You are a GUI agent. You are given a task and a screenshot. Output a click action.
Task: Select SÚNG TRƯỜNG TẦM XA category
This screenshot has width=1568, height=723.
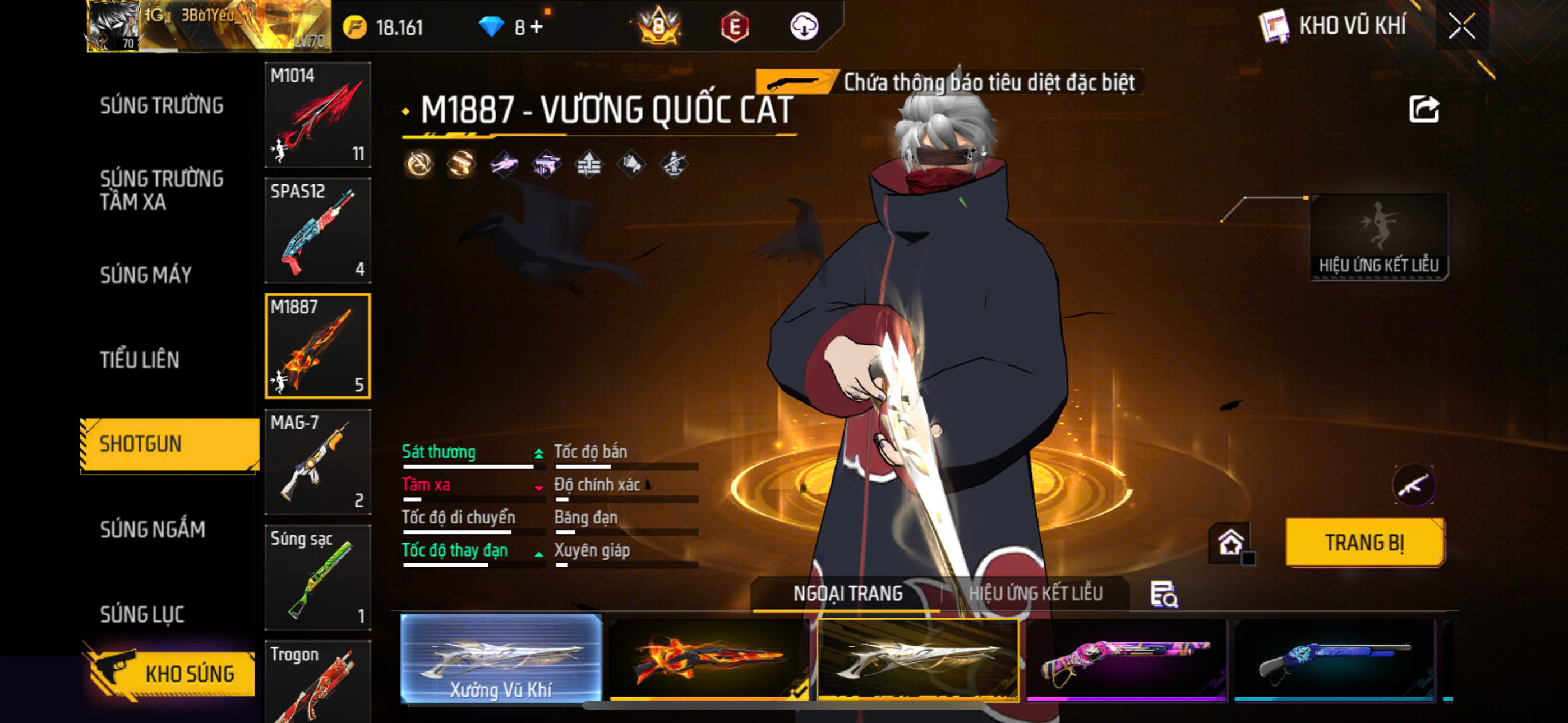[162, 190]
